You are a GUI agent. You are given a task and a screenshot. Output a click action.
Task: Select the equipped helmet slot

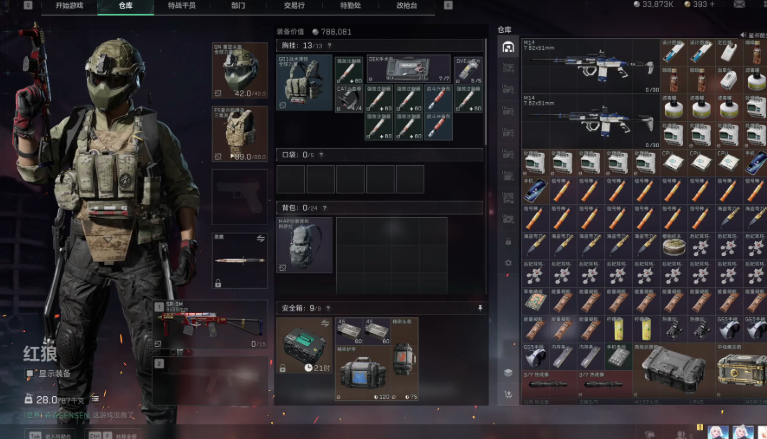[x=240, y=70]
